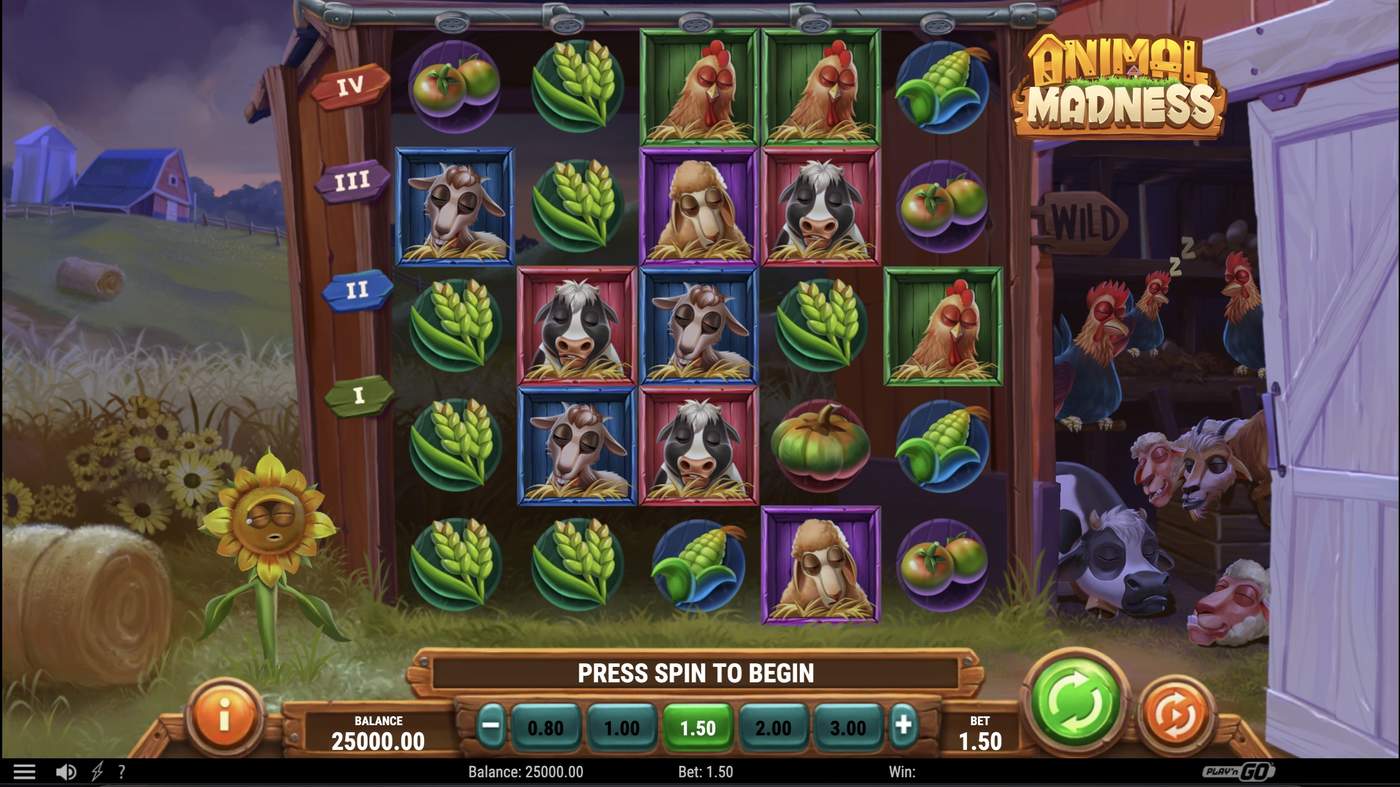
Task: Select the 2.00 bet amount
Action: pyautogui.click(x=773, y=727)
